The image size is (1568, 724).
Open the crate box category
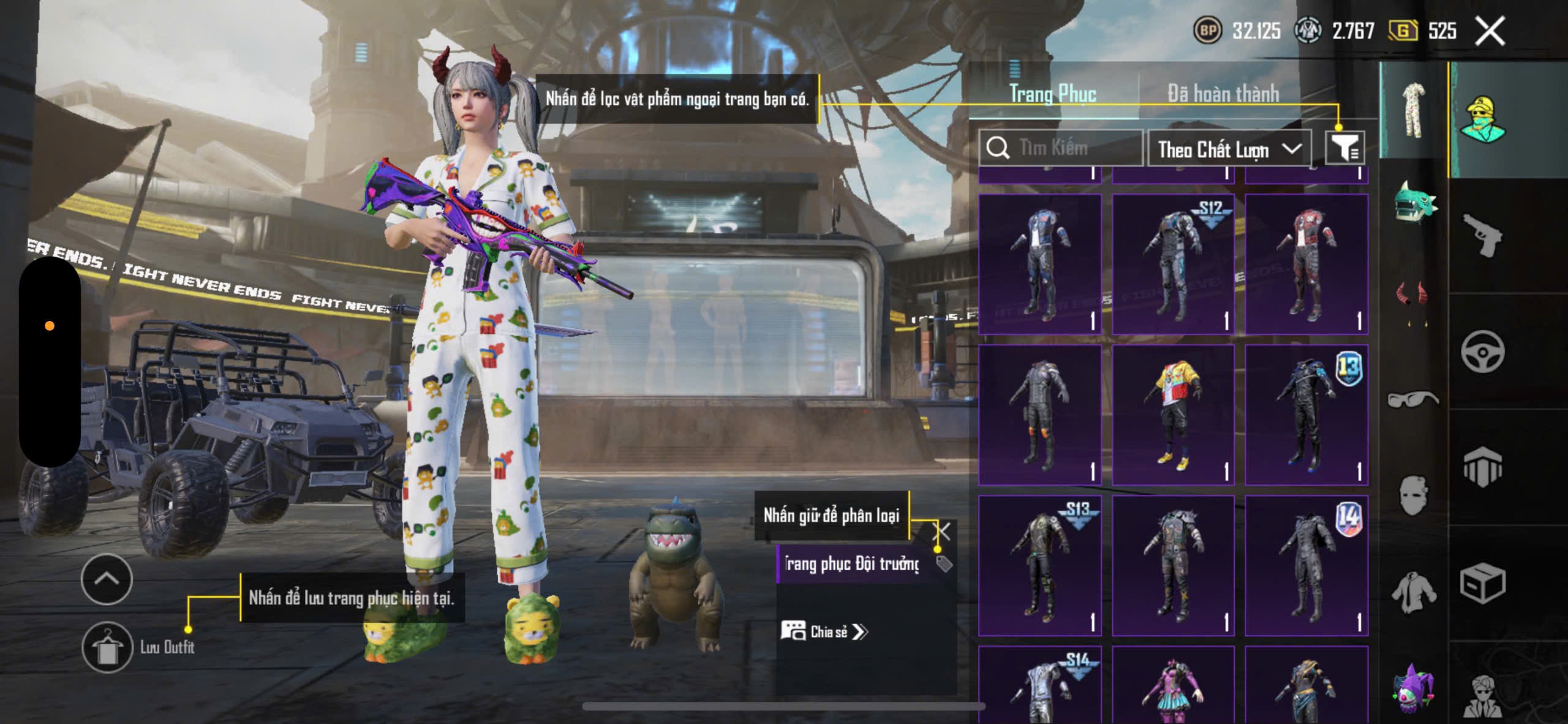pyautogui.click(x=1482, y=583)
